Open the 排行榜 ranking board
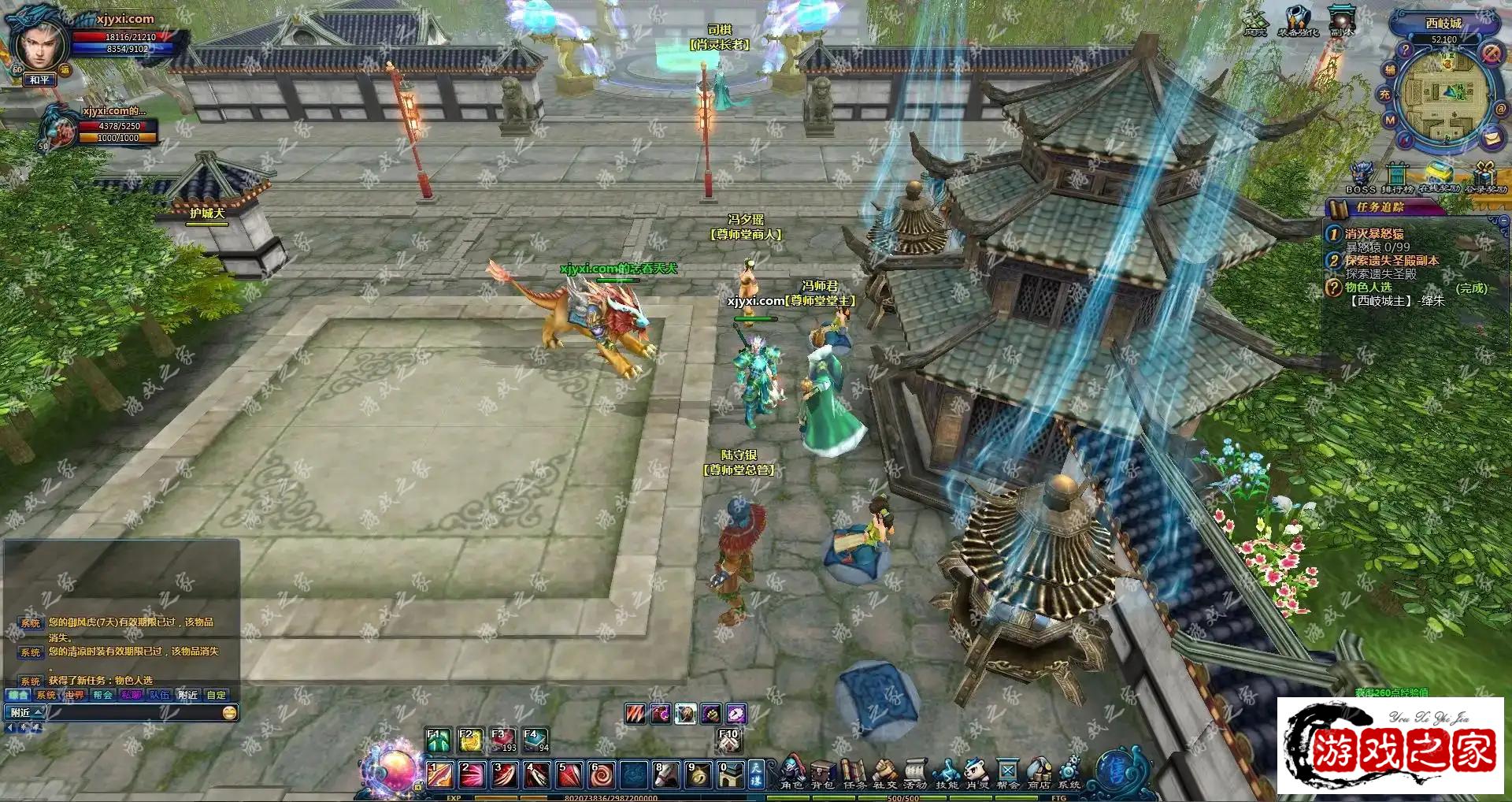Screen dimensions: 1512x802 point(1397,176)
